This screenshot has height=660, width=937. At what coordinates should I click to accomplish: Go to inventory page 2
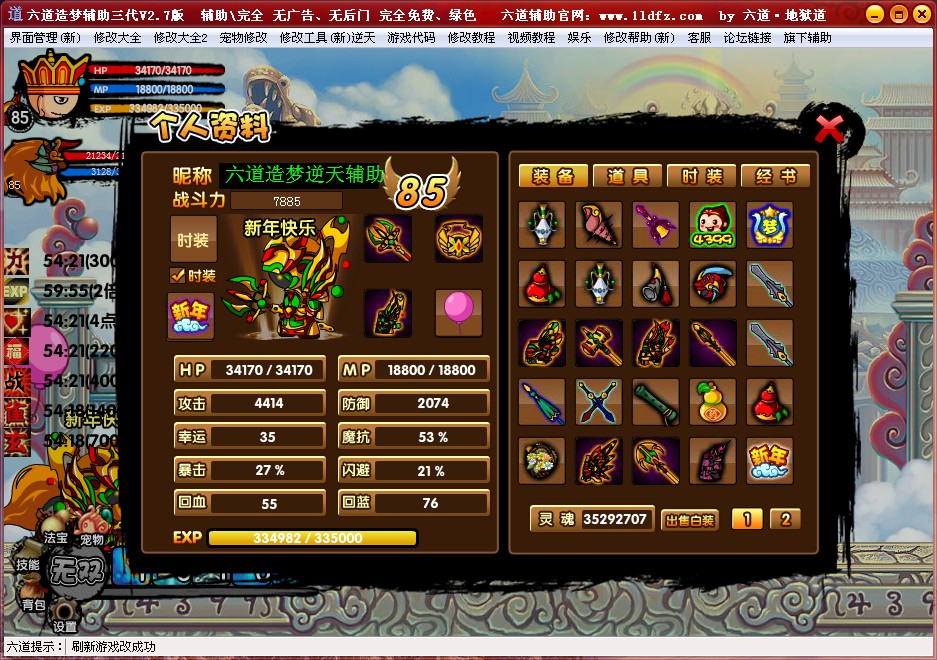pos(785,519)
